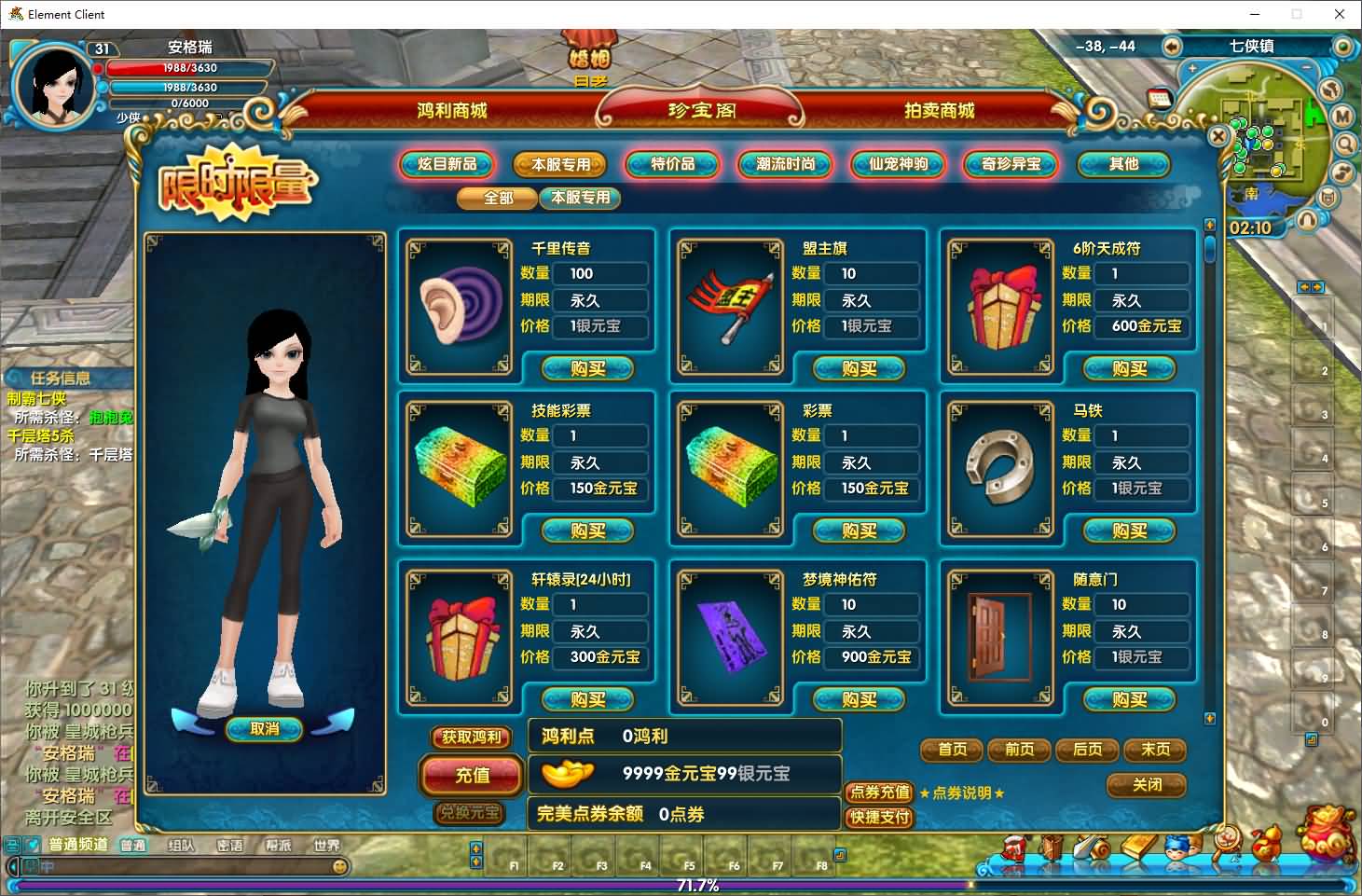
Task: Select the 炫目新品 category
Action: click(x=447, y=164)
